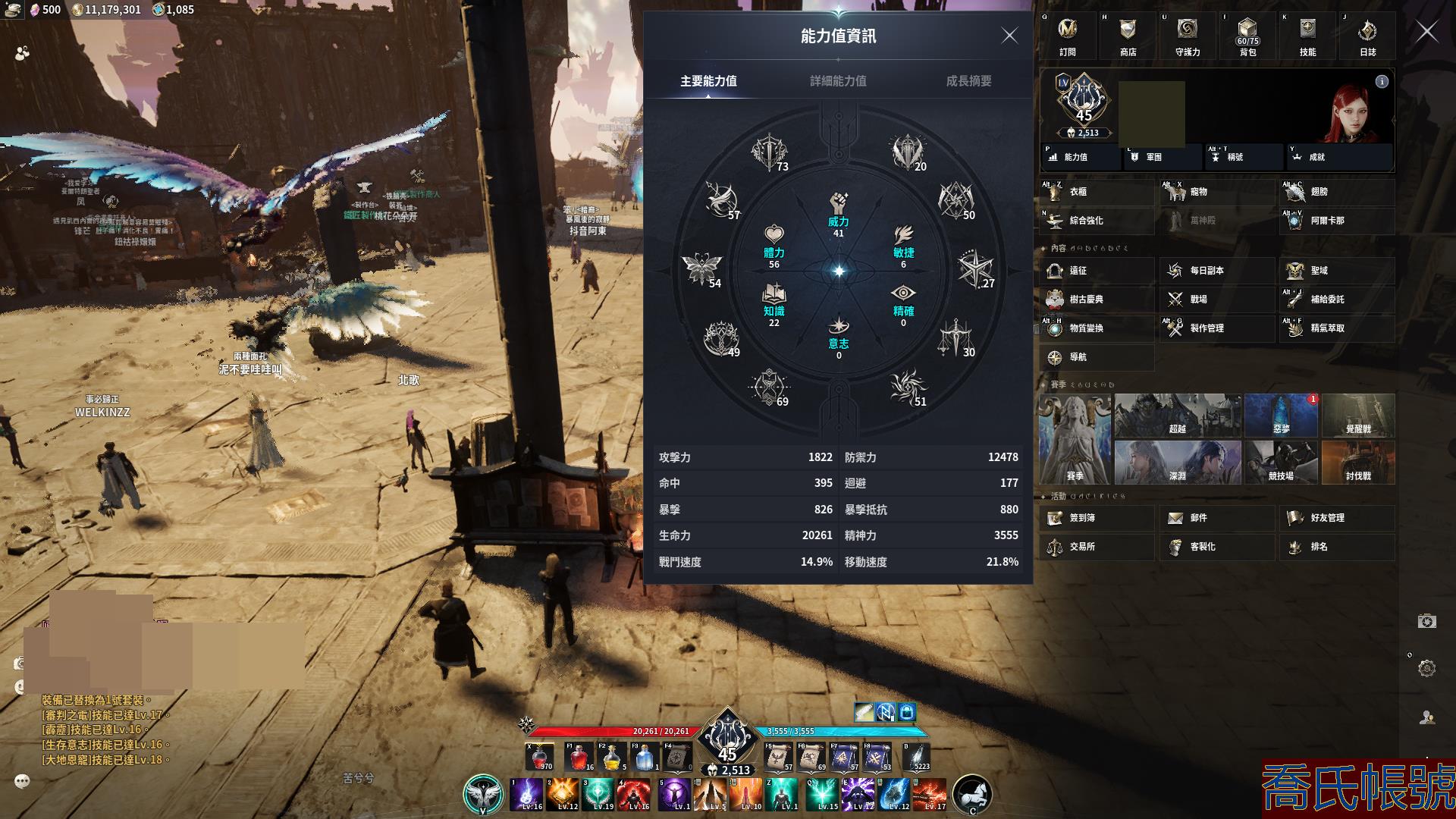Select the 競技場 arena thumbnail
1456x819 pixels.
[x=1281, y=462]
